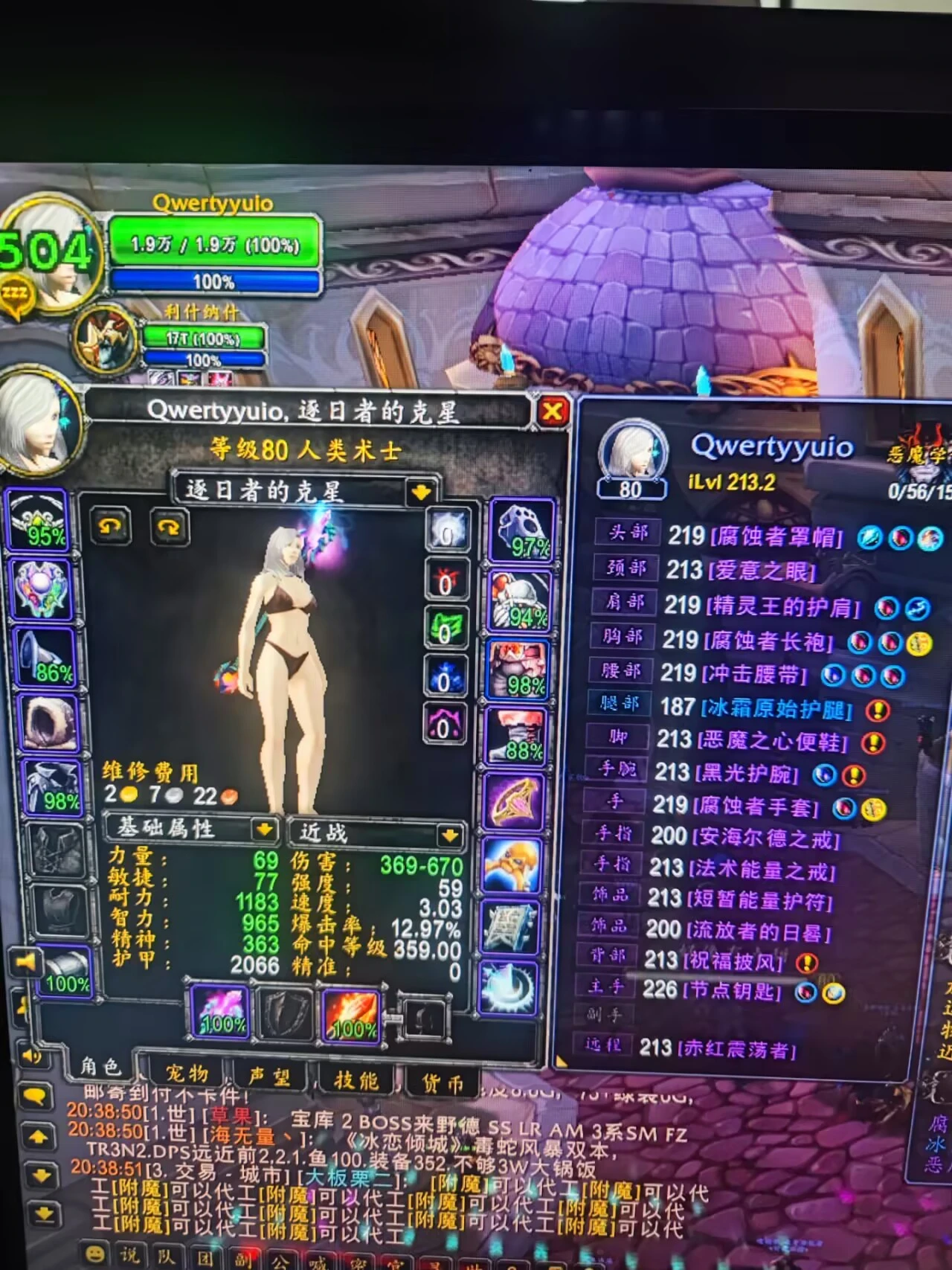Rotate the character model with the left rotate arrow
Image resolution: width=952 pixels, height=1270 pixels.
112,527
